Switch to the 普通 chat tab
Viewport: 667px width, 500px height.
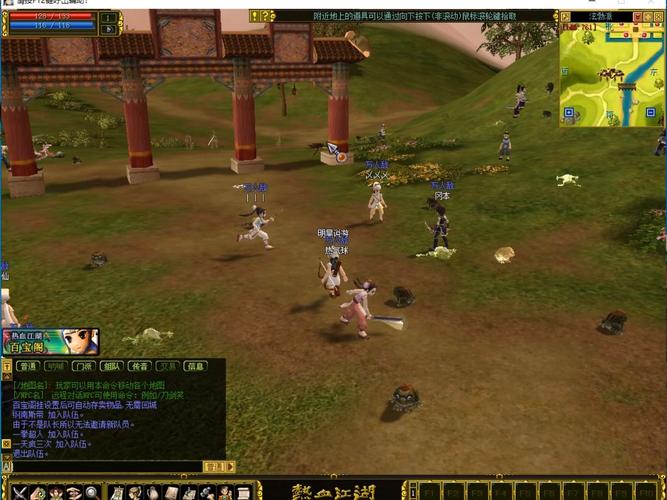pyautogui.click(x=27, y=366)
